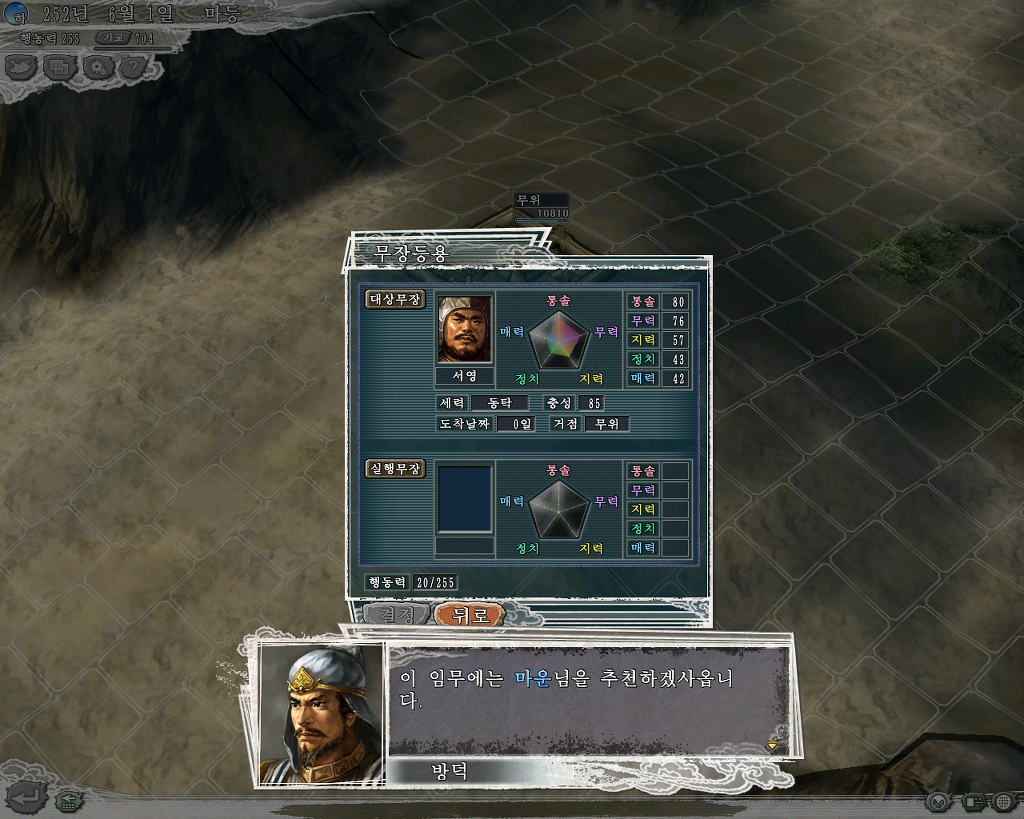Click target officer 서영's portrait
Image resolution: width=1024 pixels, height=819 pixels.
click(465, 329)
